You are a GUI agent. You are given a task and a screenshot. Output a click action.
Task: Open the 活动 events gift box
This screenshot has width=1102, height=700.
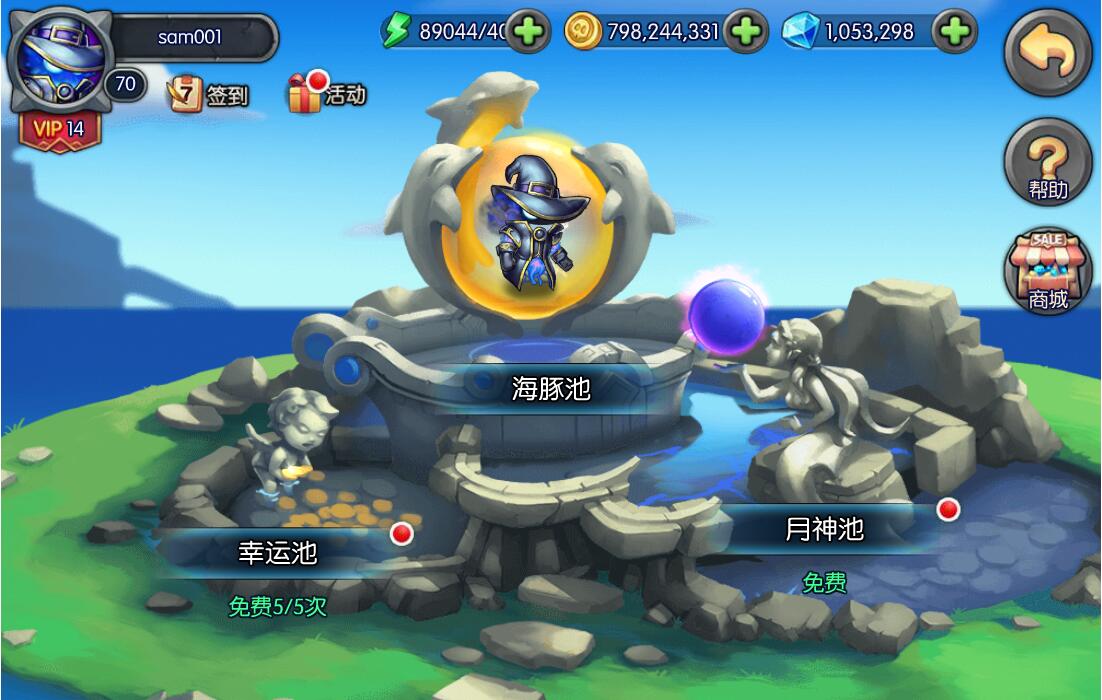pos(326,94)
